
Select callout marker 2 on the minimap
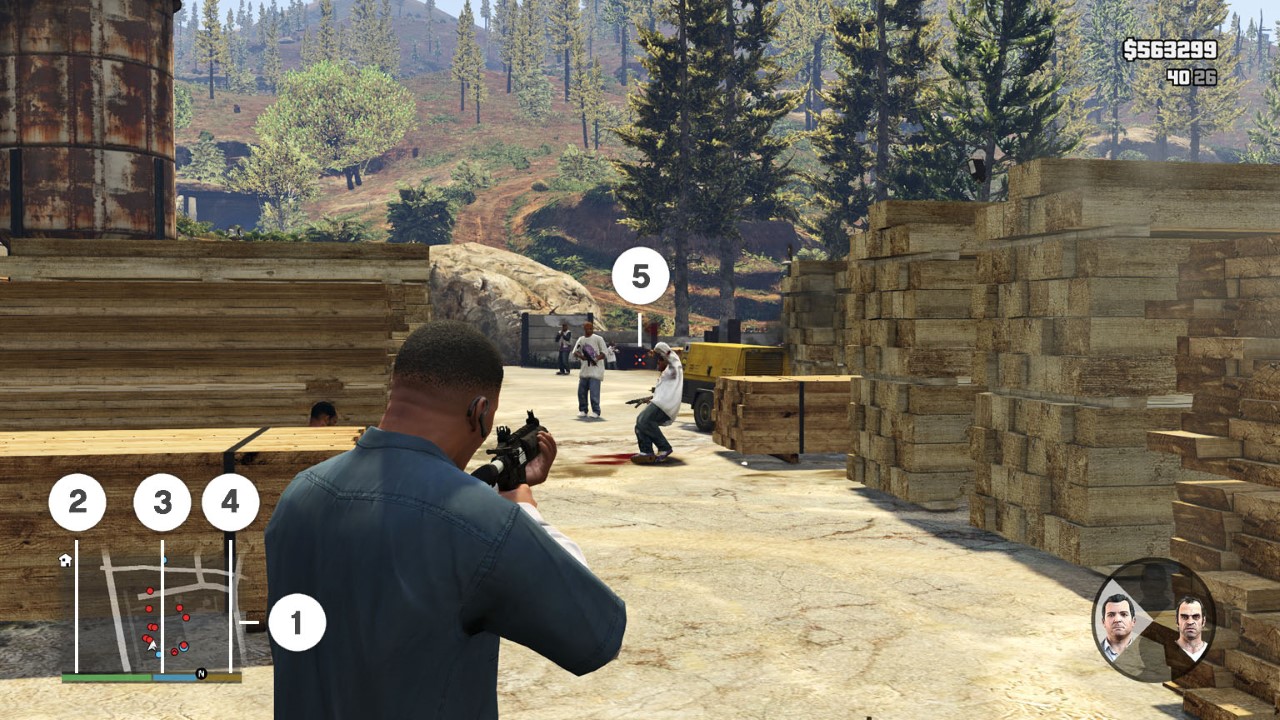coord(78,499)
